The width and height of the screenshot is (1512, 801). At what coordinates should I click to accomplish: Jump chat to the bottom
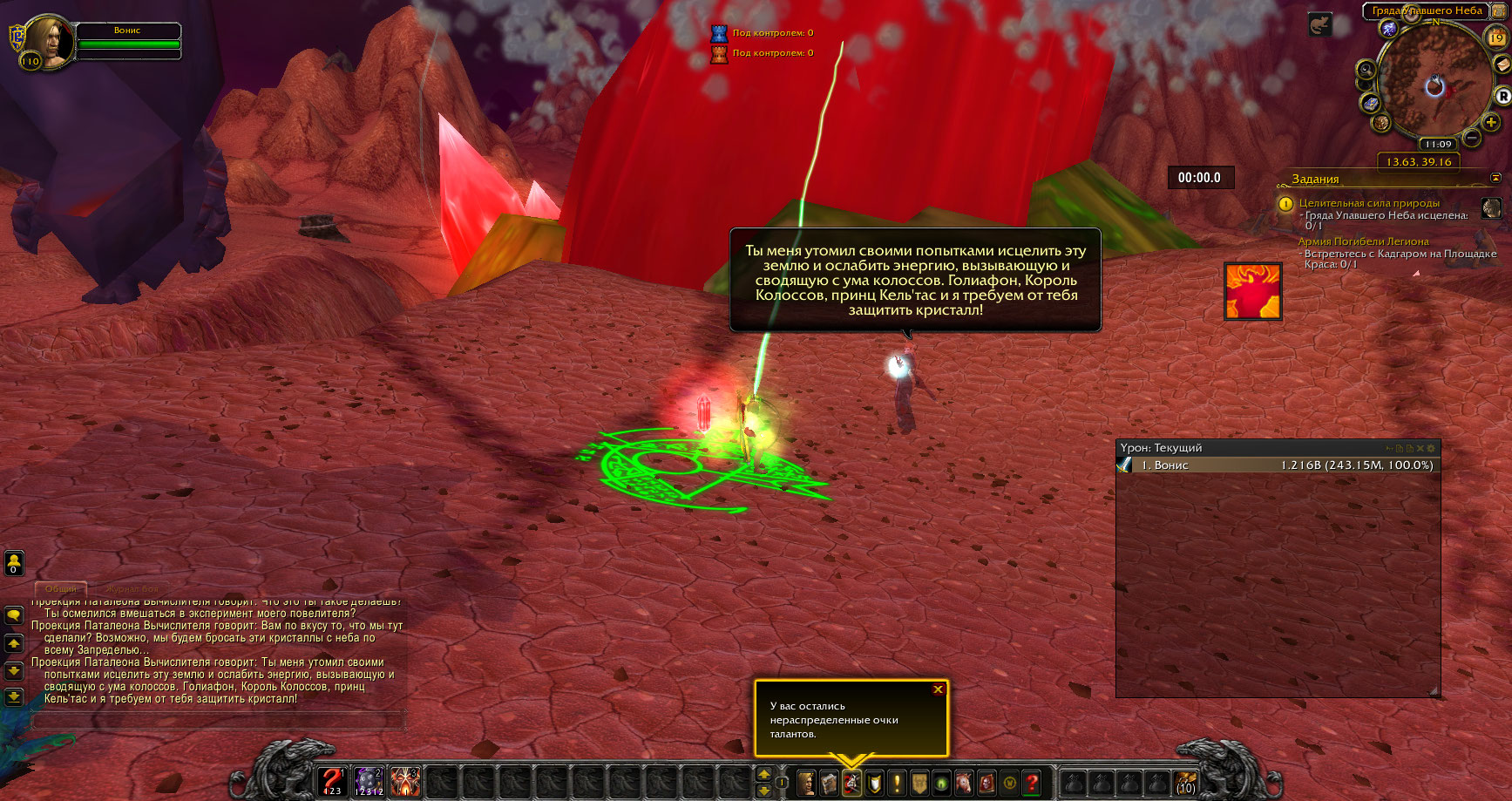[x=14, y=696]
